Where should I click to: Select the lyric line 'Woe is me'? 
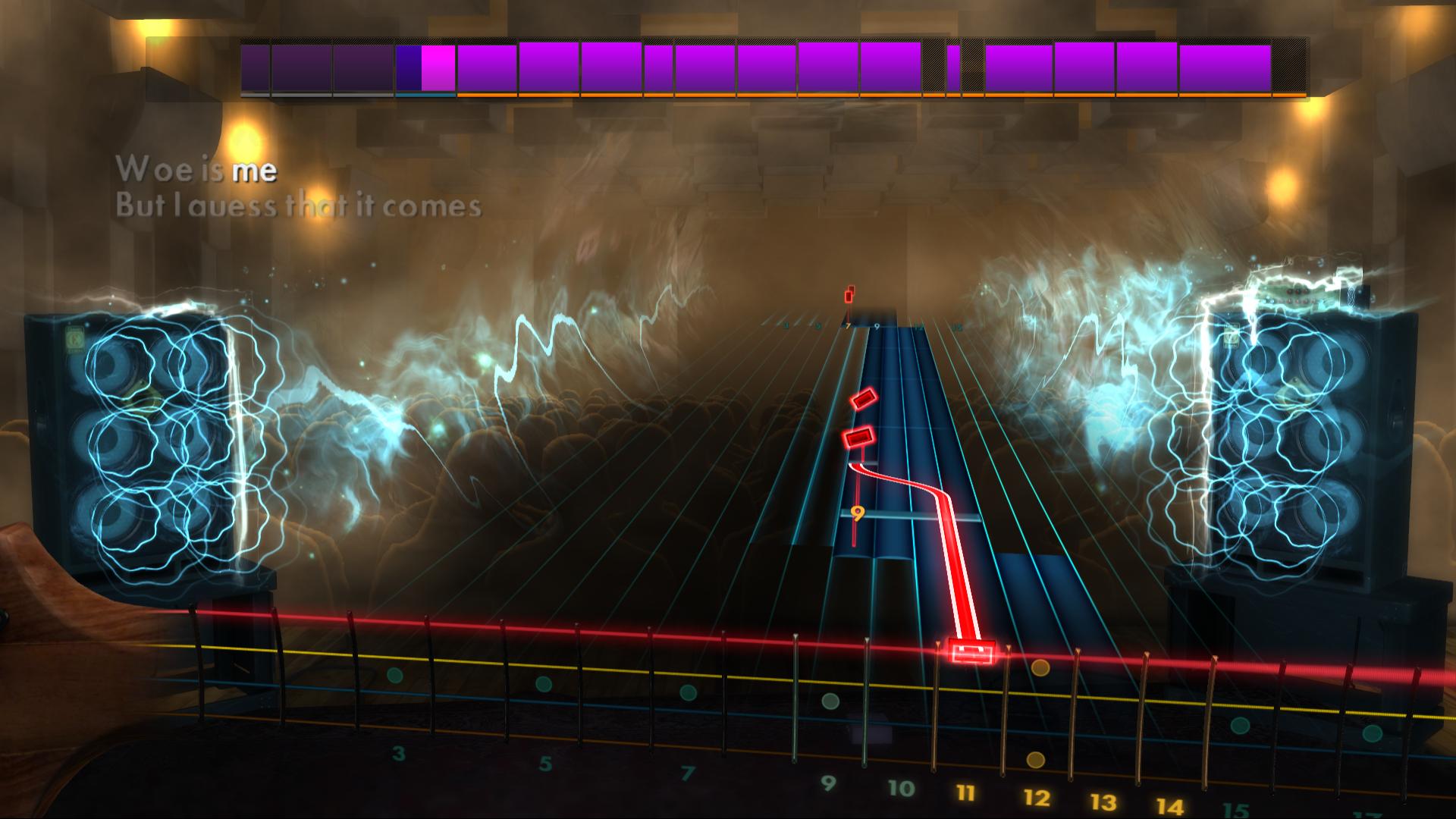(x=199, y=171)
